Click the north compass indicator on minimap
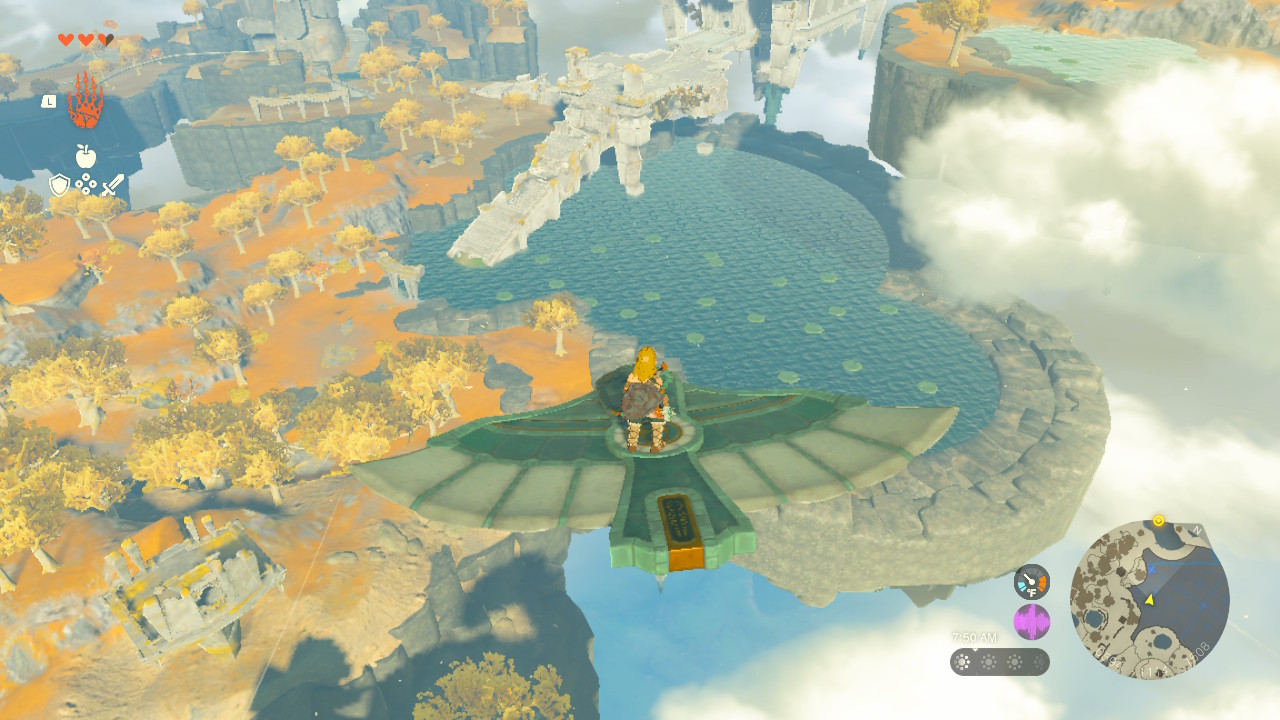1280x720 pixels. point(1197,529)
